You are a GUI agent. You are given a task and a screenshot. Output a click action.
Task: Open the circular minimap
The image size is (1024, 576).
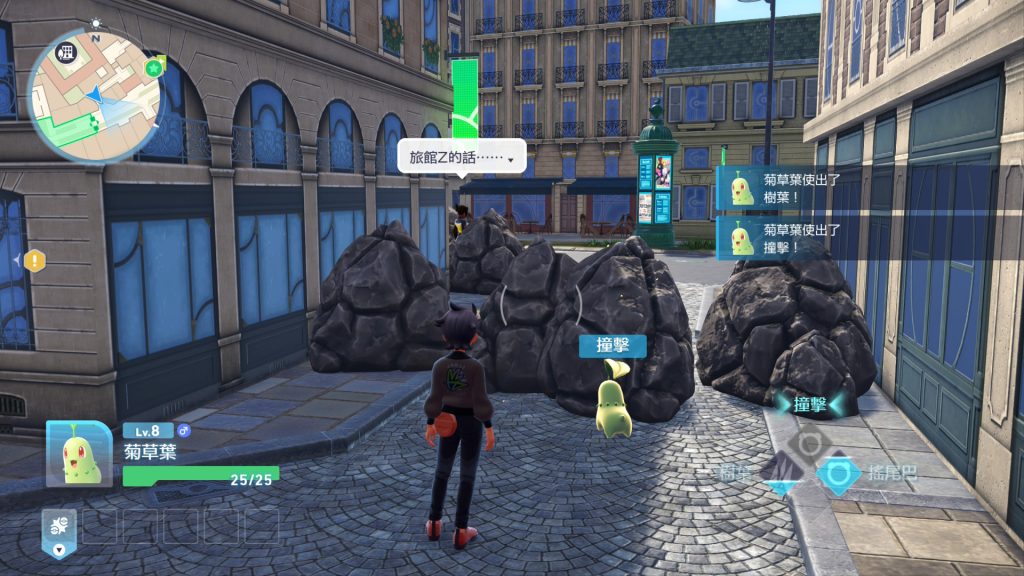(93, 94)
